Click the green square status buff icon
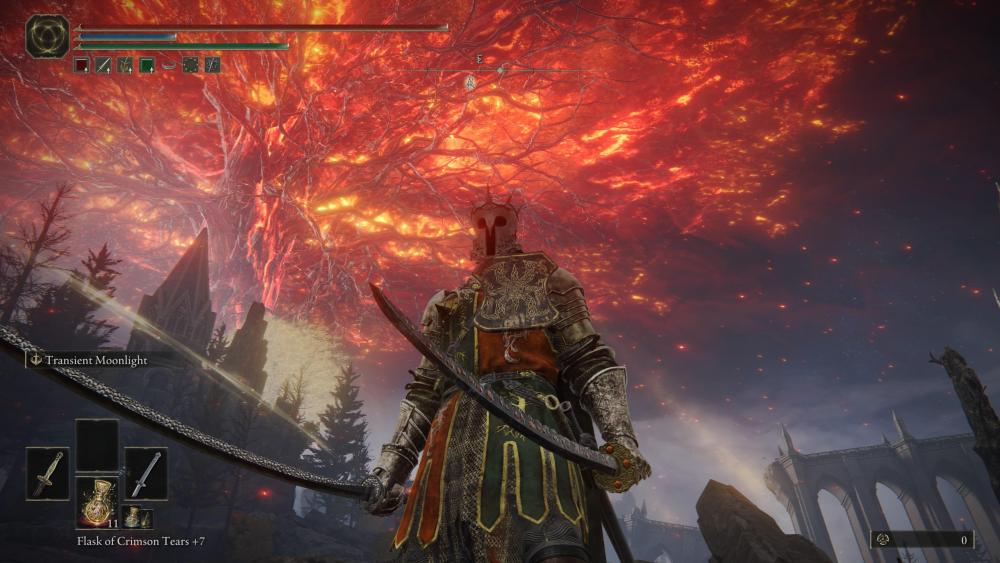1000x563 pixels. click(x=147, y=65)
